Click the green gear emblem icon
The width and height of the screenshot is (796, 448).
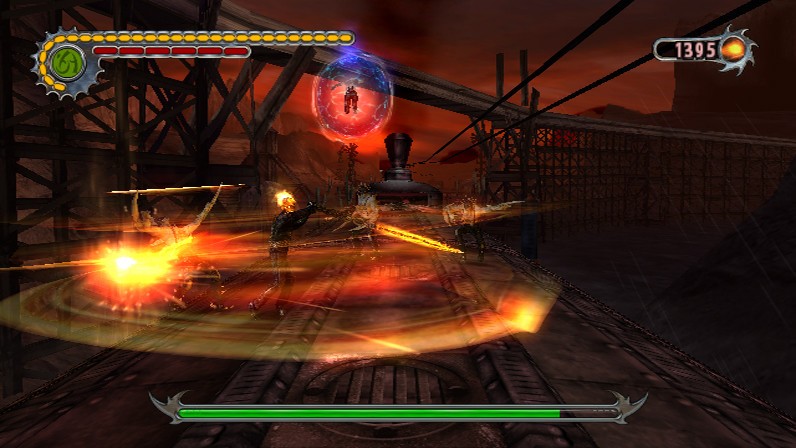click(x=66, y=60)
